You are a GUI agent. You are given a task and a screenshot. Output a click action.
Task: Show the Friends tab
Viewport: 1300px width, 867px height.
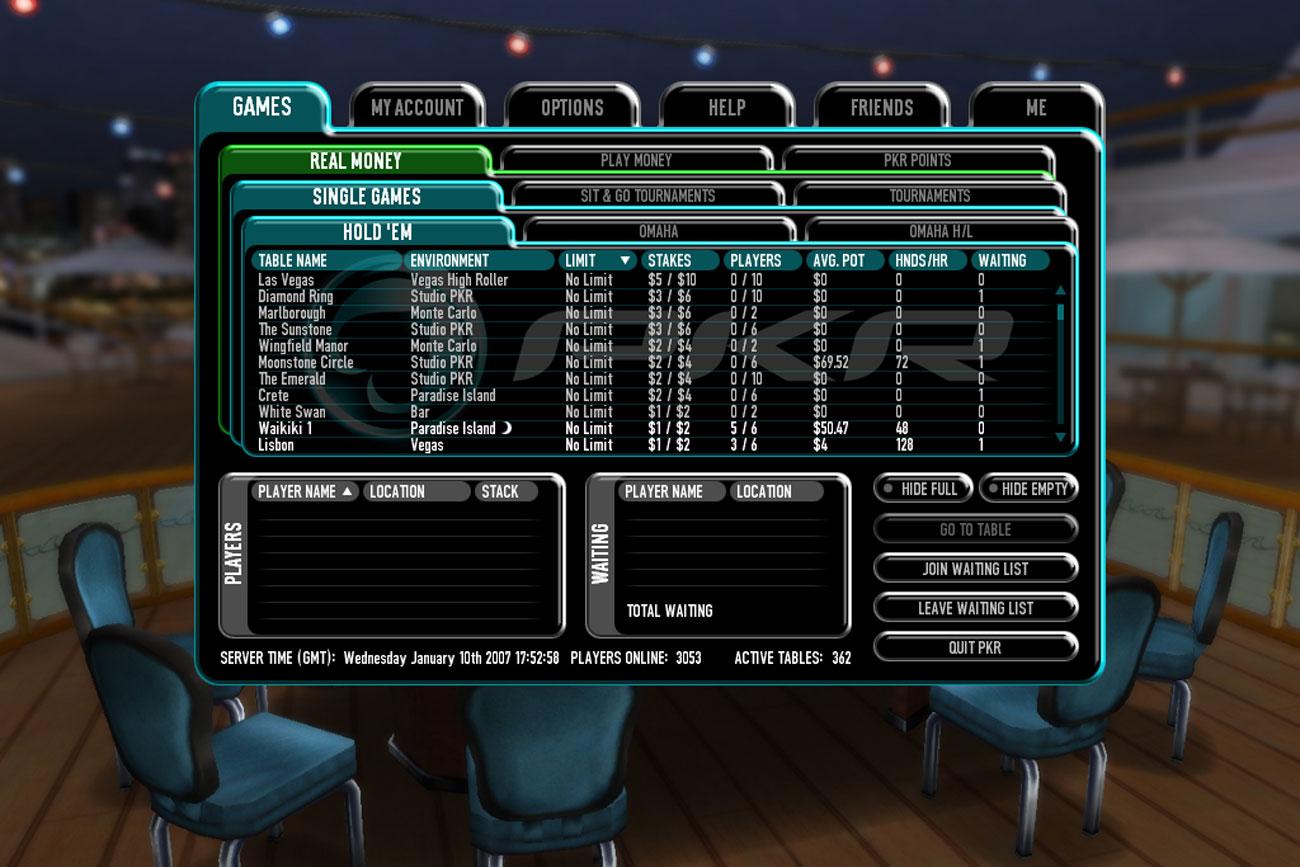click(881, 108)
